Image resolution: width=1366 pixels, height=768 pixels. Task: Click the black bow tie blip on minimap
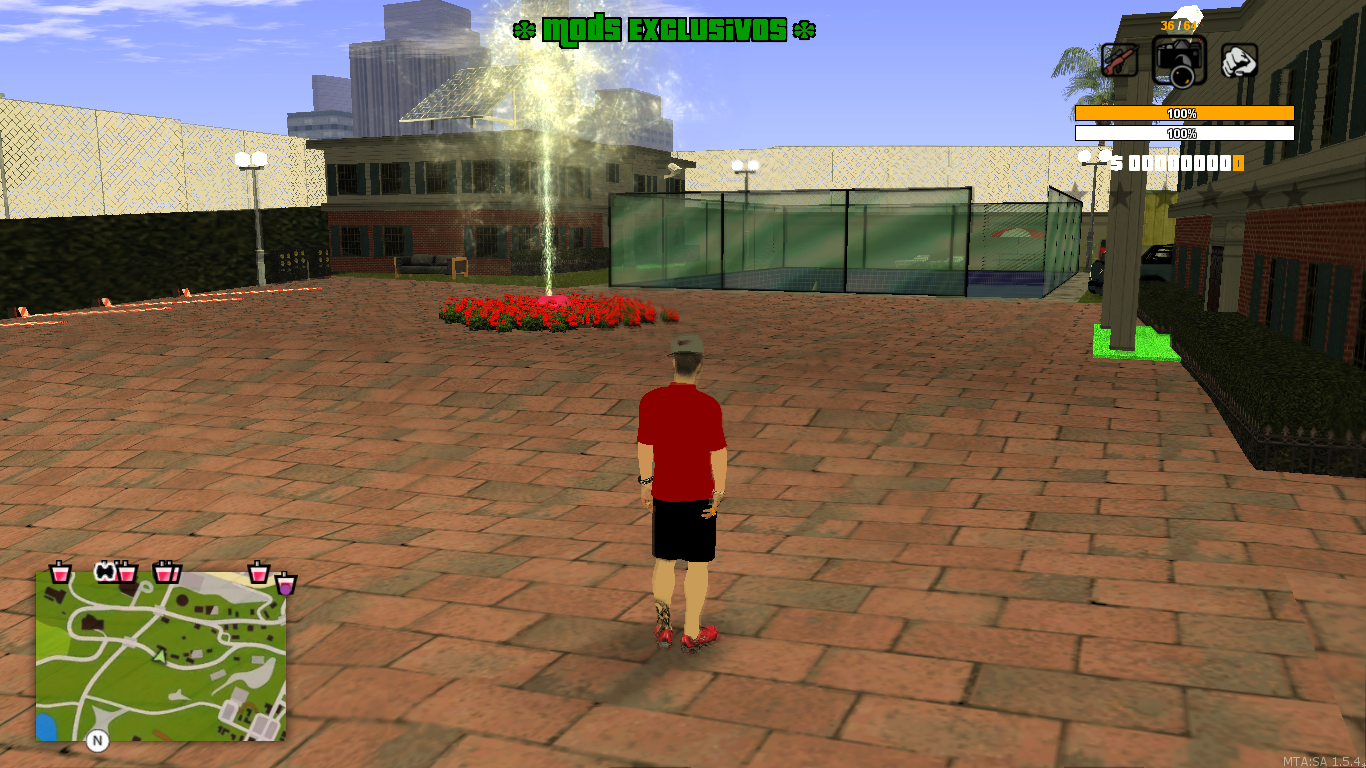coord(107,571)
